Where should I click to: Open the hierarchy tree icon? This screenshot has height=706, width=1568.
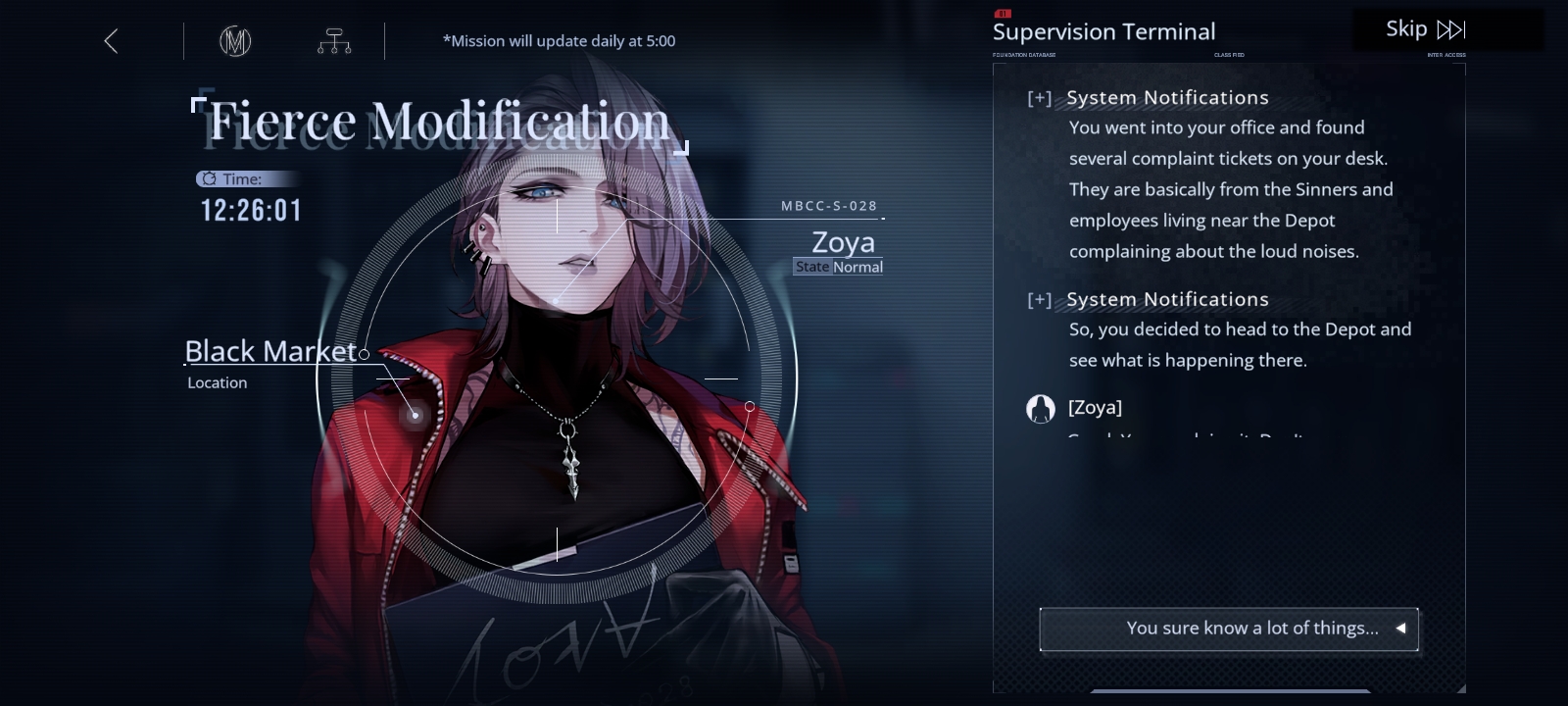point(334,41)
